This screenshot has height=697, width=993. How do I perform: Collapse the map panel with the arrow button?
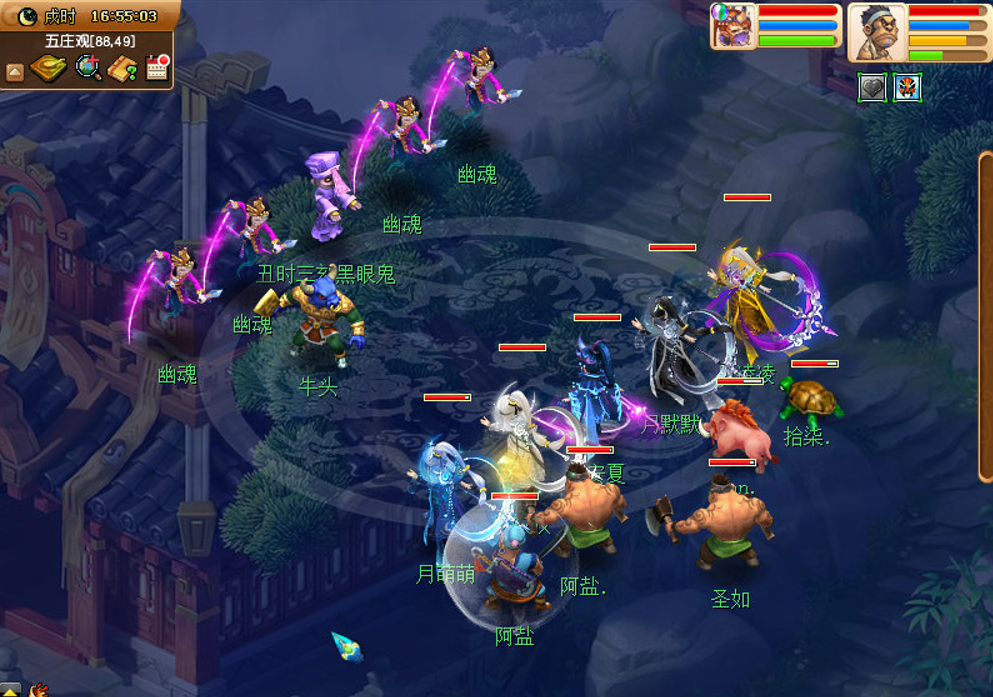point(14,71)
